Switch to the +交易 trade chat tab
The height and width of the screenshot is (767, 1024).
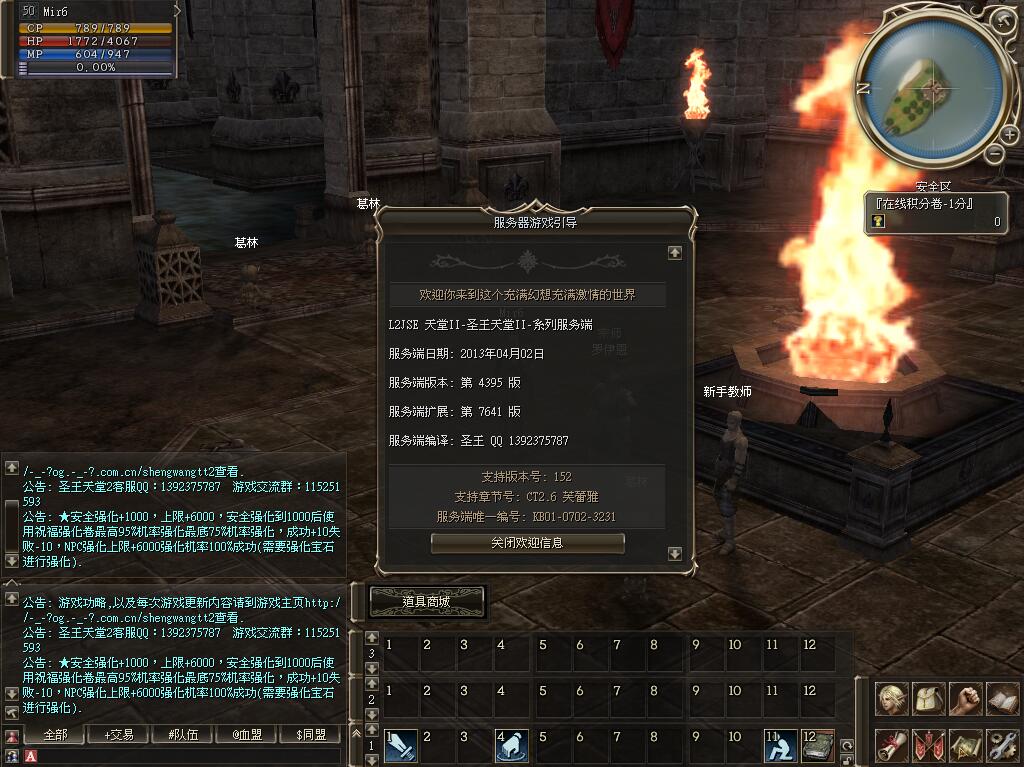(118, 735)
